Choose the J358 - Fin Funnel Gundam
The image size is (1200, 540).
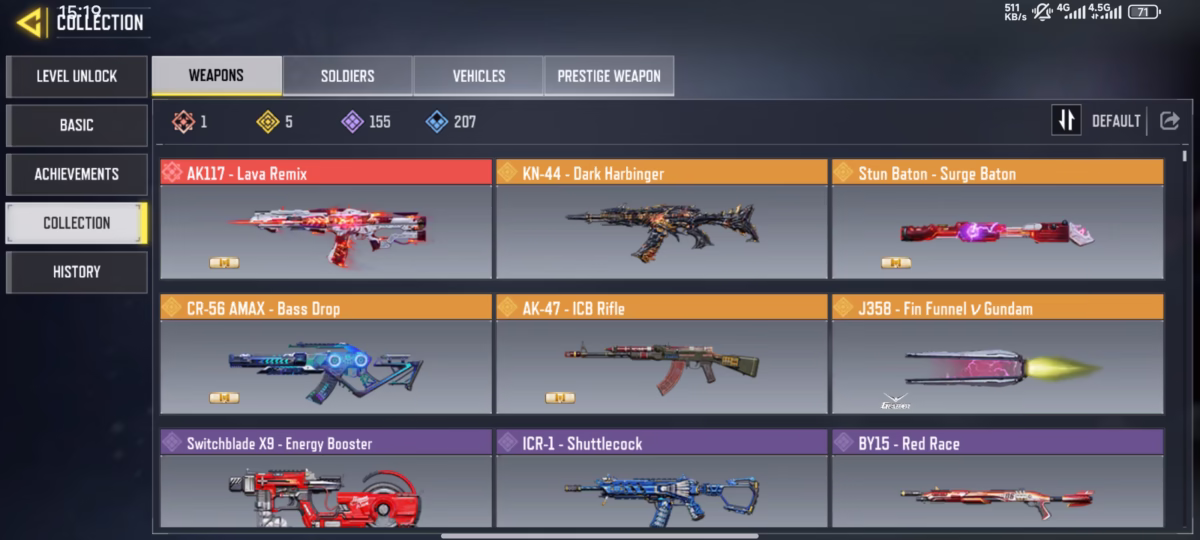tap(997, 365)
